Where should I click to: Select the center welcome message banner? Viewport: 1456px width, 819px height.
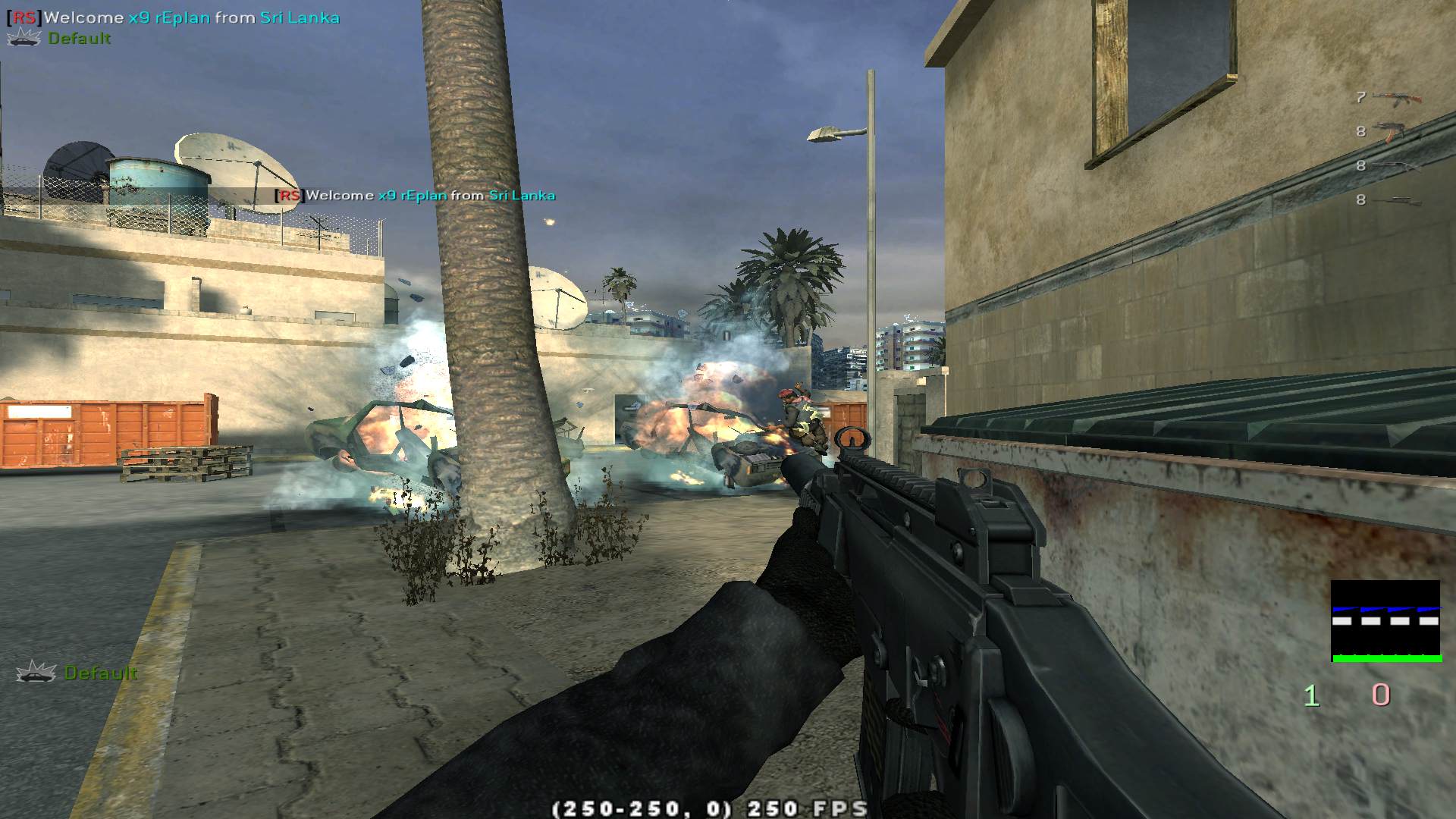pyautogui.click(x=416, y=195)
